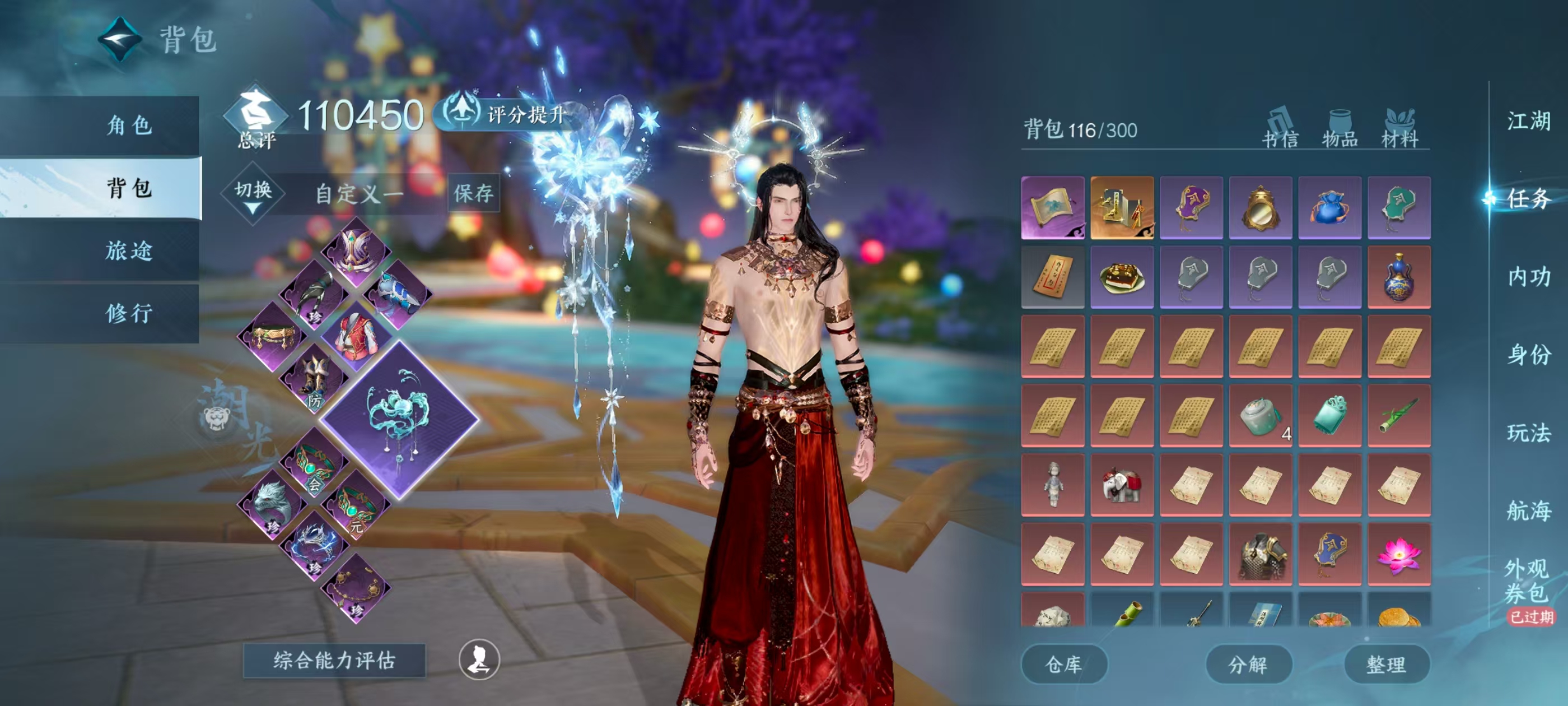Select the large teal weapon equipment slot
This screenshot has width=1568, height=706.
coord(399,420)
